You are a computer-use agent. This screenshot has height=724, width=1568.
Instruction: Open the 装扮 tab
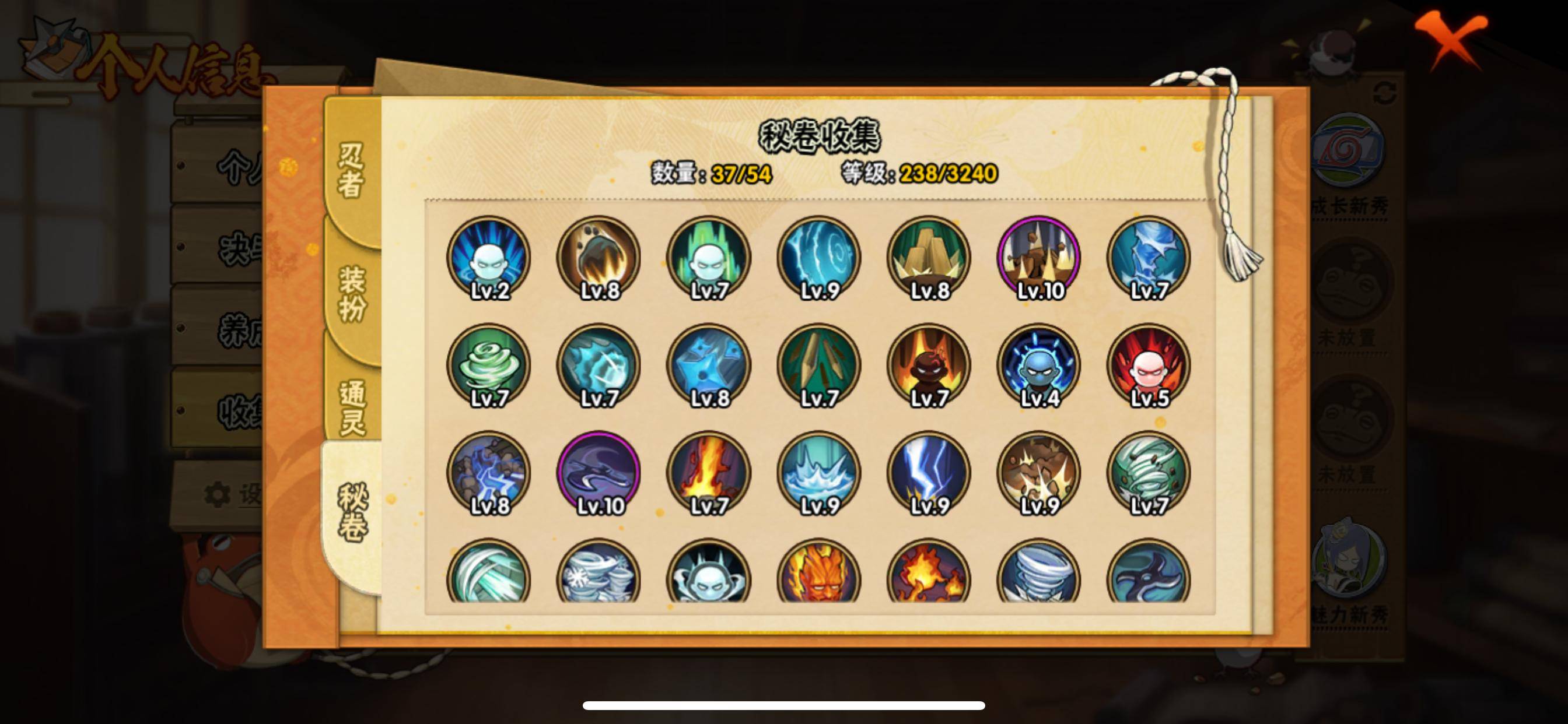pyautogui.click(x=352, y=294)
